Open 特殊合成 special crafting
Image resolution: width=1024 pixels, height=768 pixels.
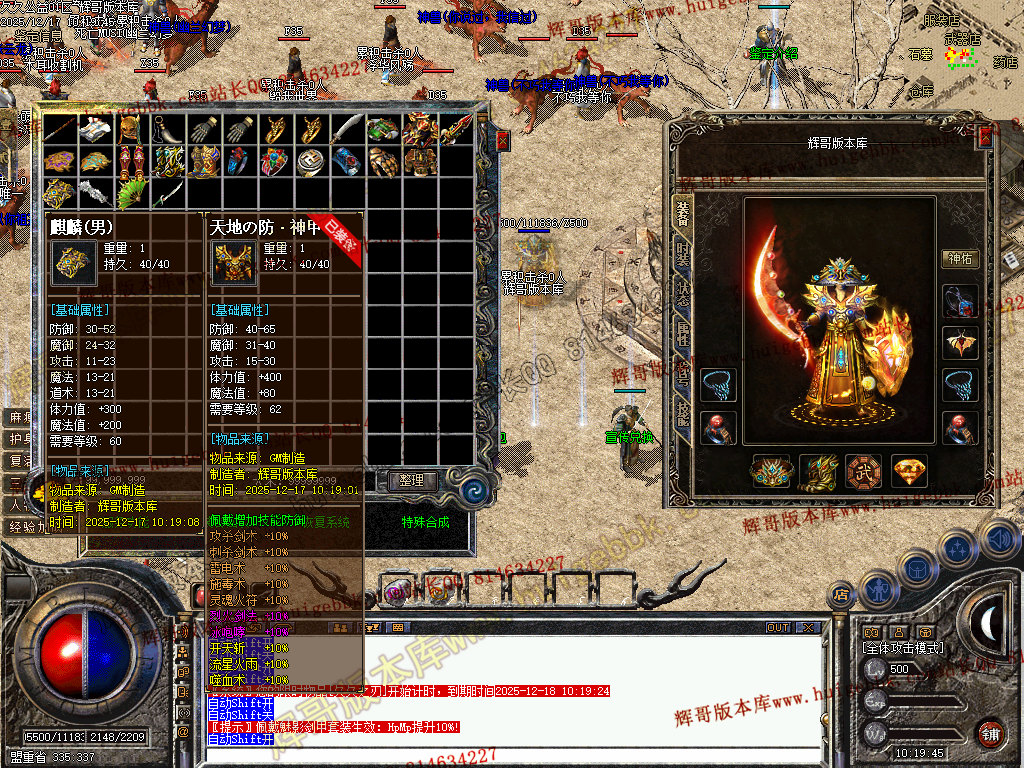click(x=425, y=521)
